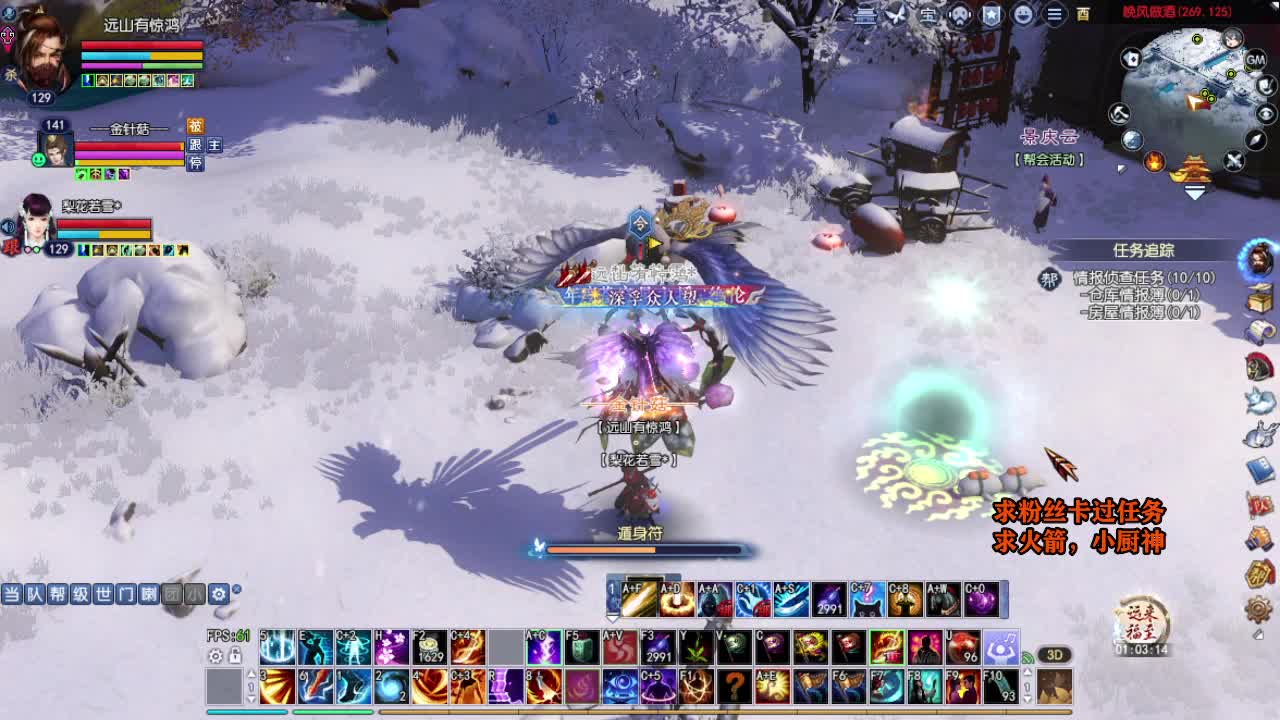Open the treasure chest bag icon
The height and width of the screenshot is (720, 1280).
click(x=1260, y=298)
